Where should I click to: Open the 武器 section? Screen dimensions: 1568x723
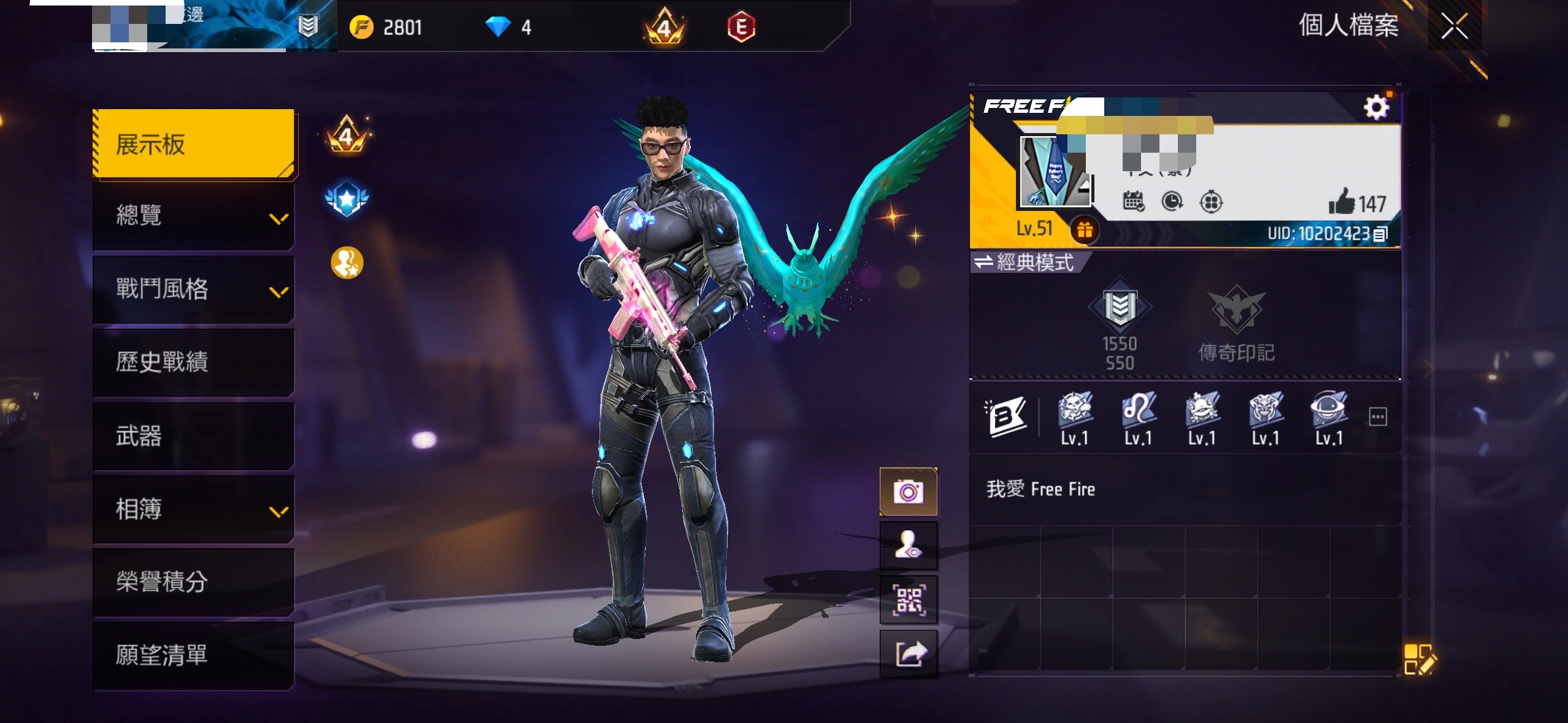[x=194, y=436]
